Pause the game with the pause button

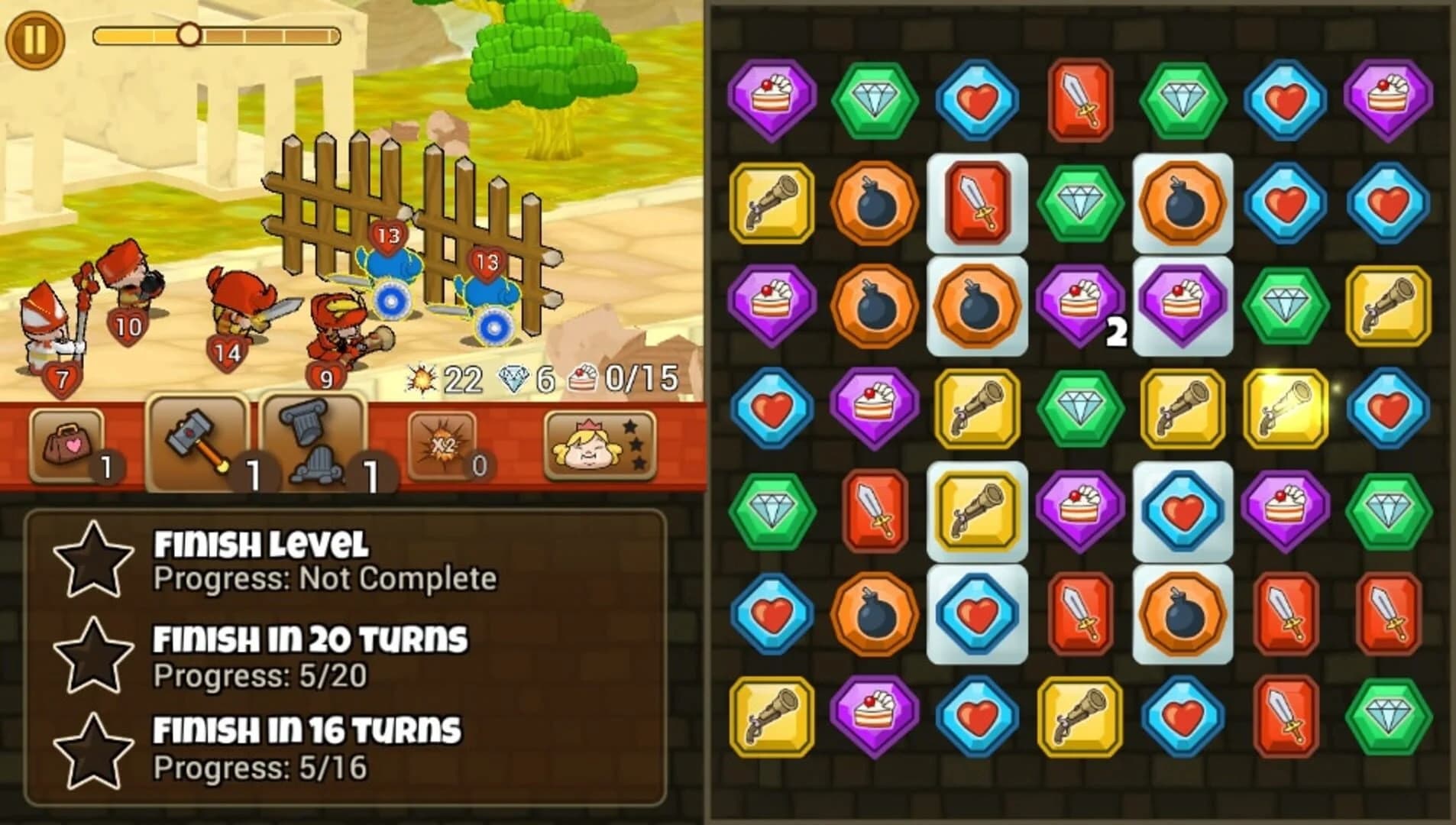click(35, 34)
